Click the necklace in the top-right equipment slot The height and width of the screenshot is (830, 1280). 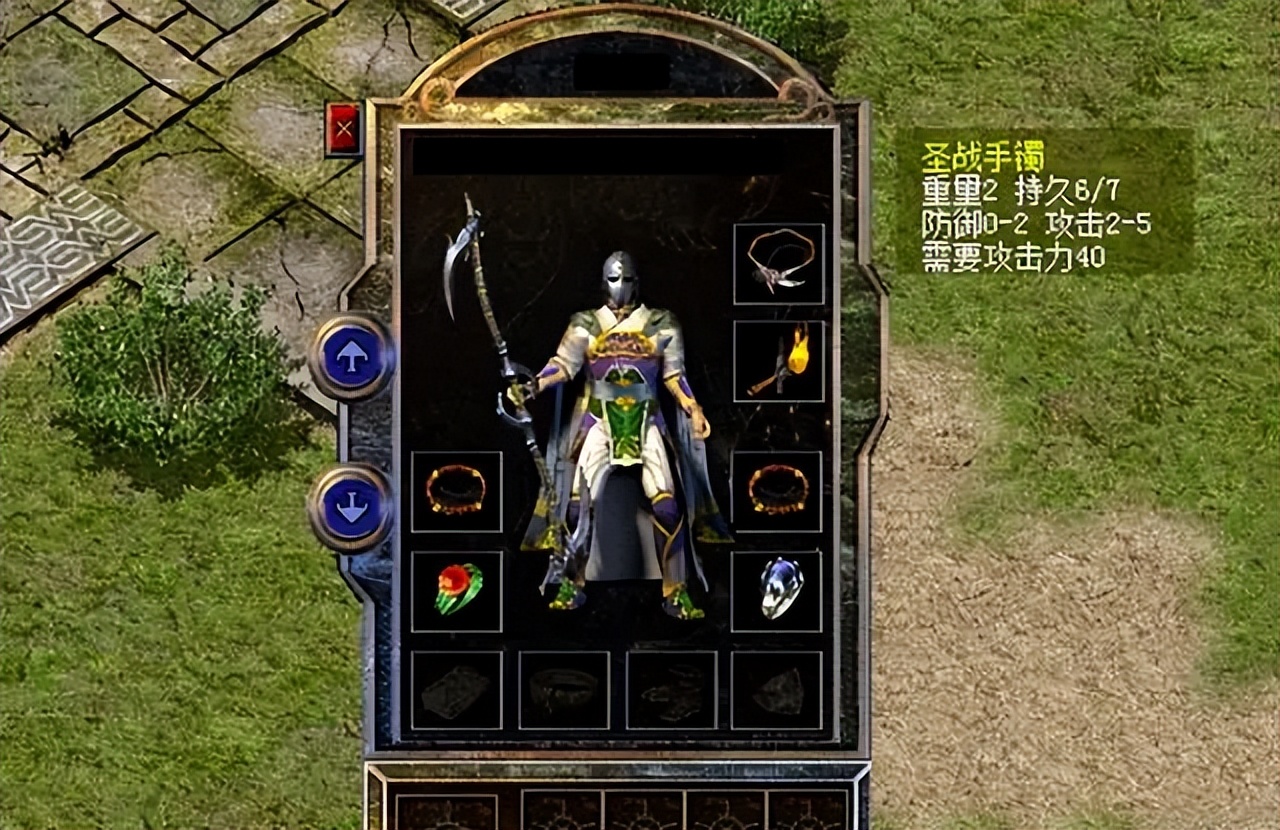click(x=780, y=265)
